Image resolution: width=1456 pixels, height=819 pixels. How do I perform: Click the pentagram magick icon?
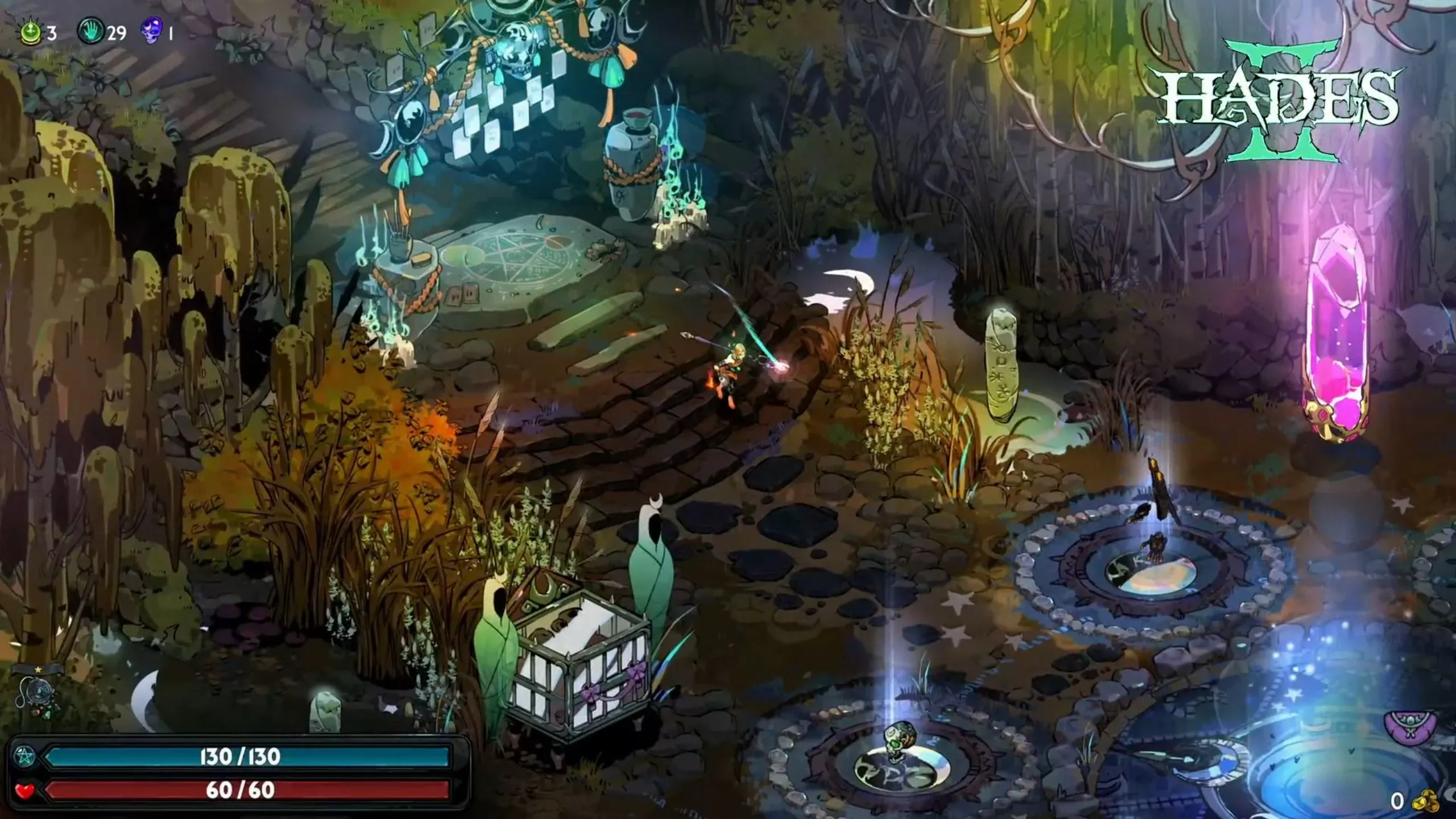pyautogui.click(x=26, y=756)
